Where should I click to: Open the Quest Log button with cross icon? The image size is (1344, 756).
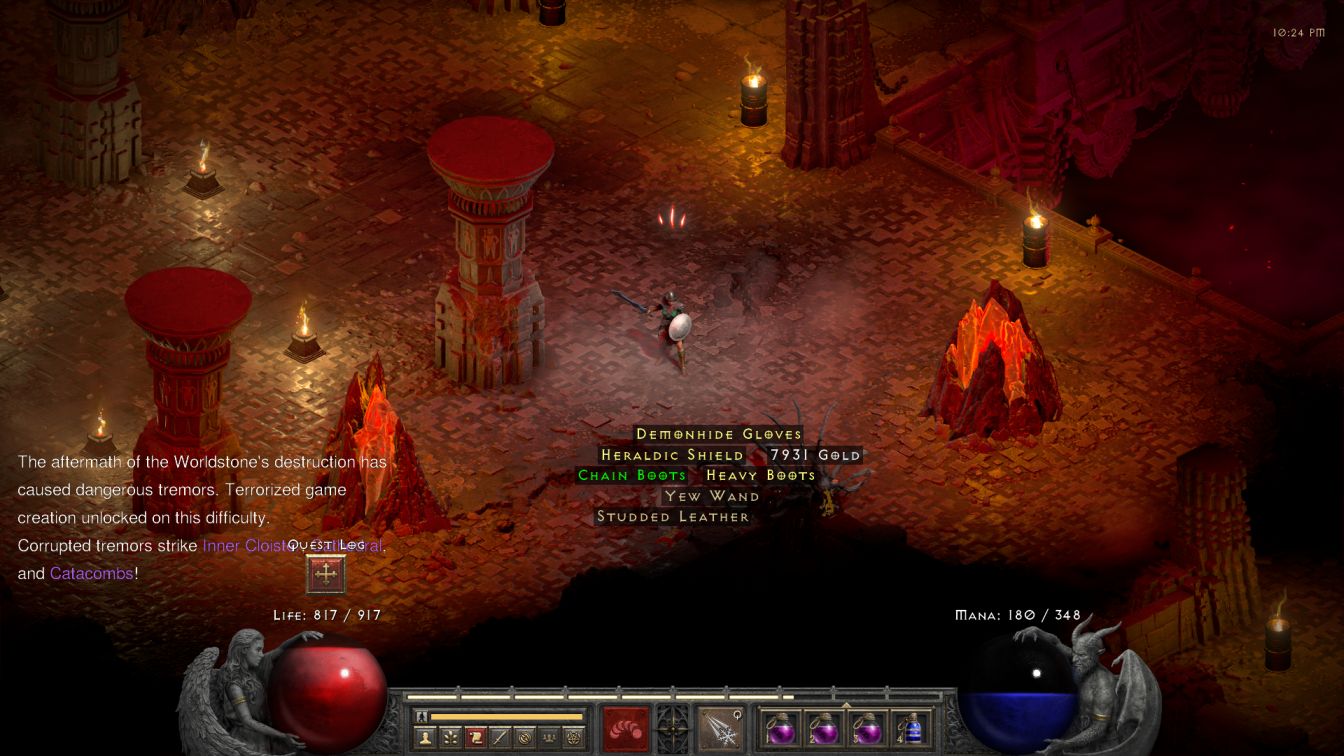point(325,574)
